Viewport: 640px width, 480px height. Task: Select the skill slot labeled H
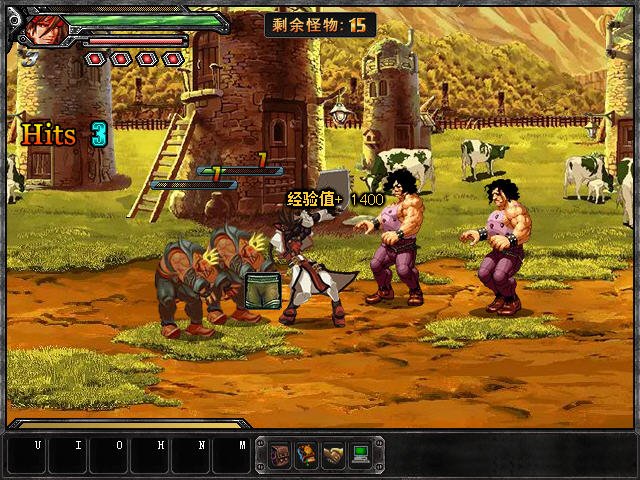(x=149, y=455)
